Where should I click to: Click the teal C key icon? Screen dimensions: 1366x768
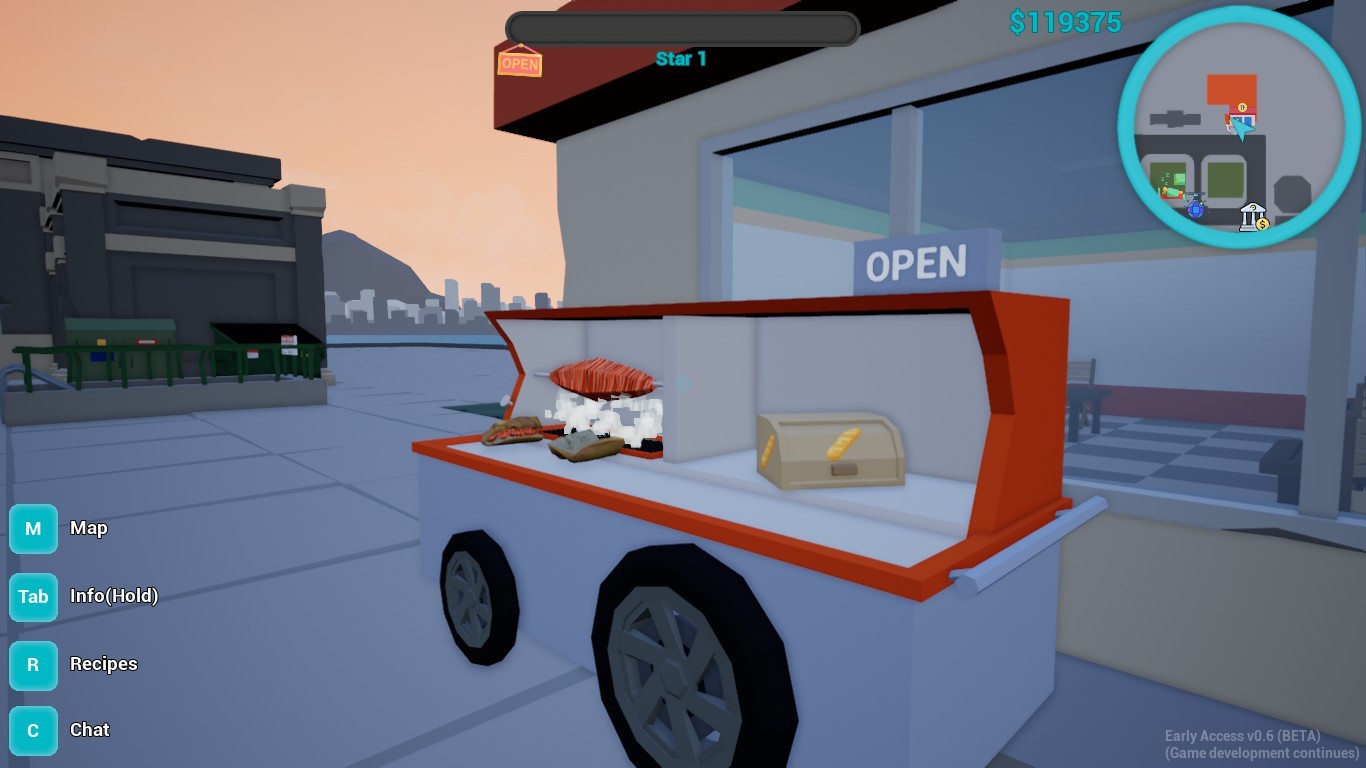click(33, 730)
